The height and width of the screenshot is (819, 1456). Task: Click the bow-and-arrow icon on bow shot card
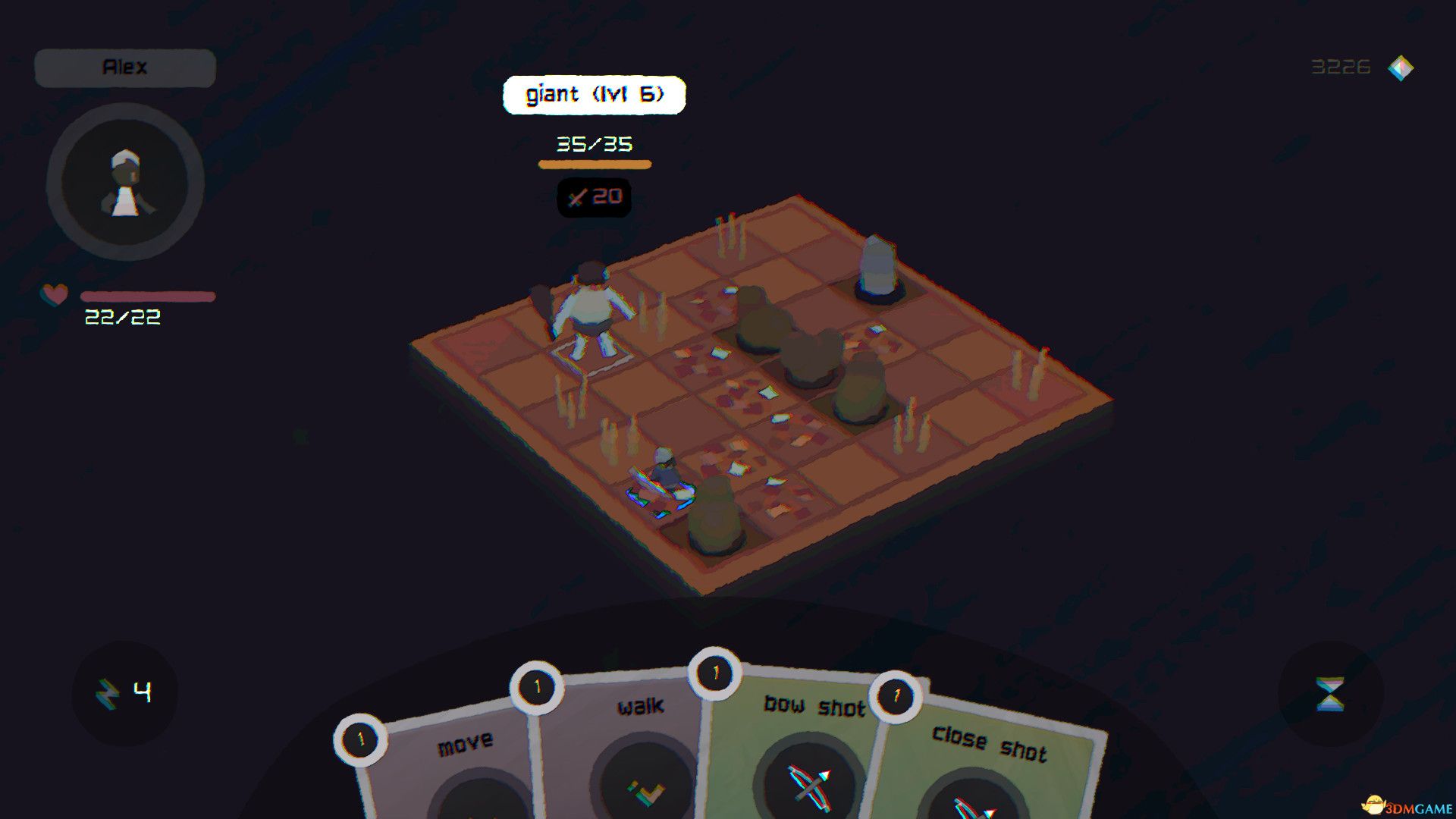808,785
